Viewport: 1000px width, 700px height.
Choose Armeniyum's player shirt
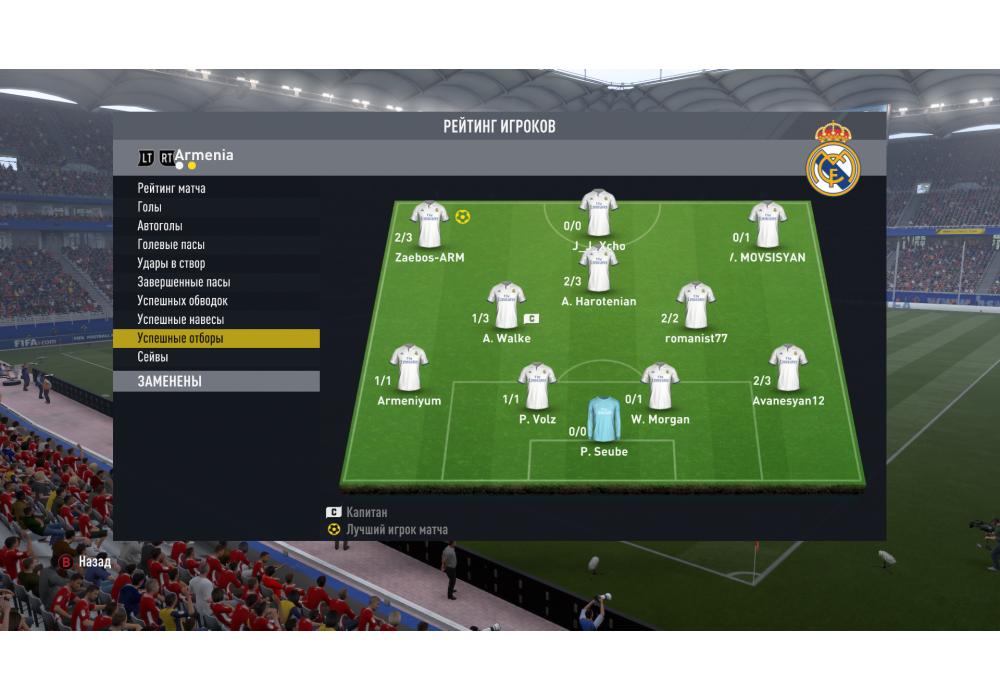coord(409,368)
